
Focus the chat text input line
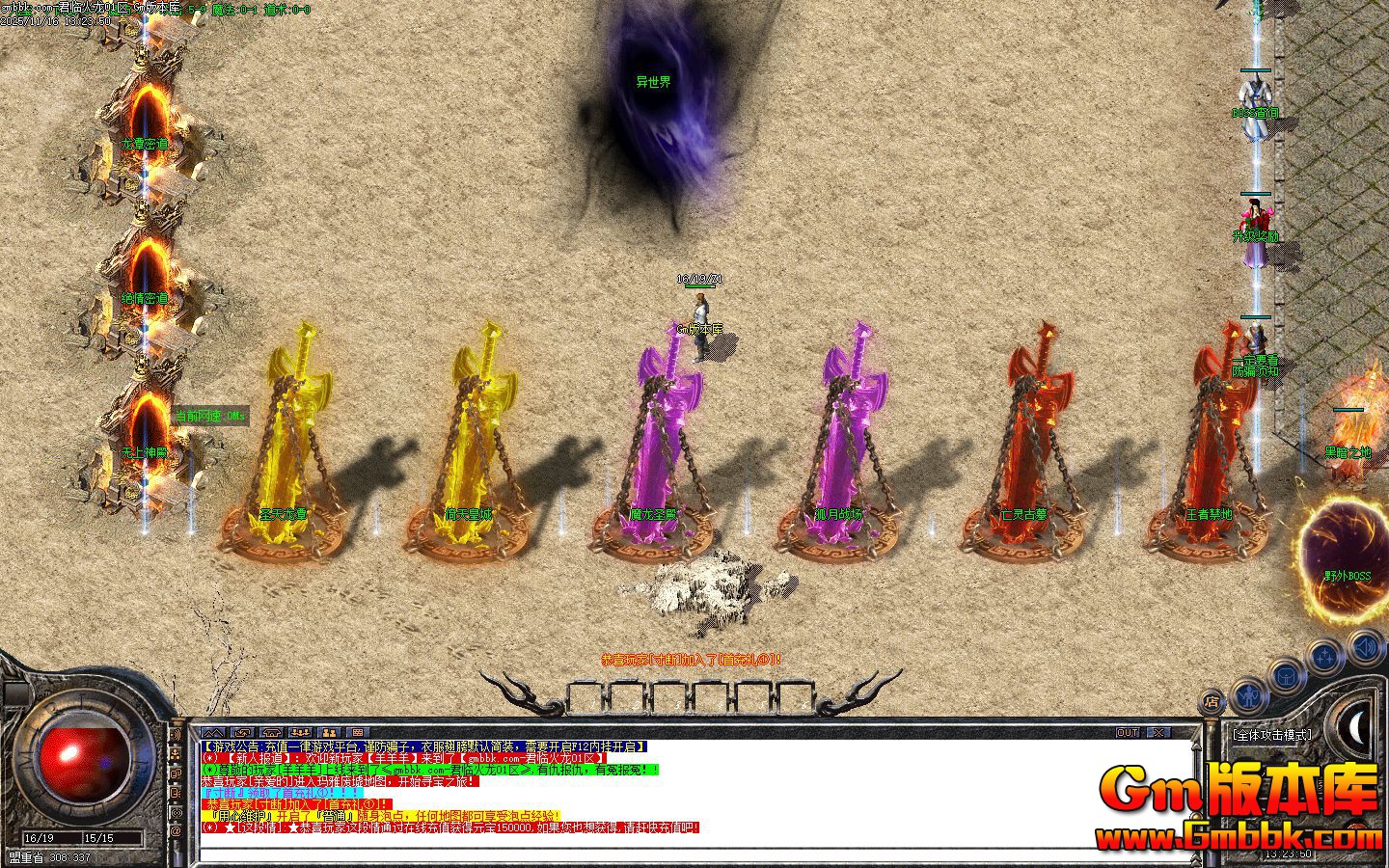click(x=675, y=854)
